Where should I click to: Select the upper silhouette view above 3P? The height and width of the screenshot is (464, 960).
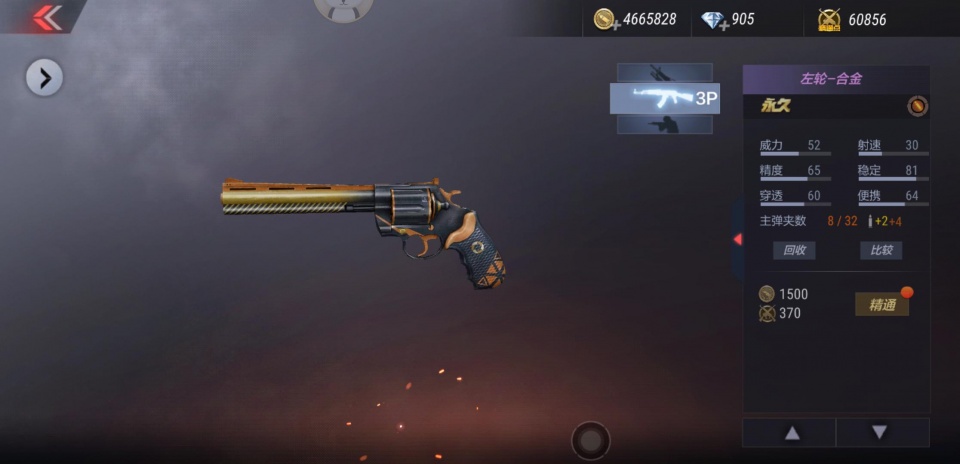pyautogui.click(x=663, y=72)
